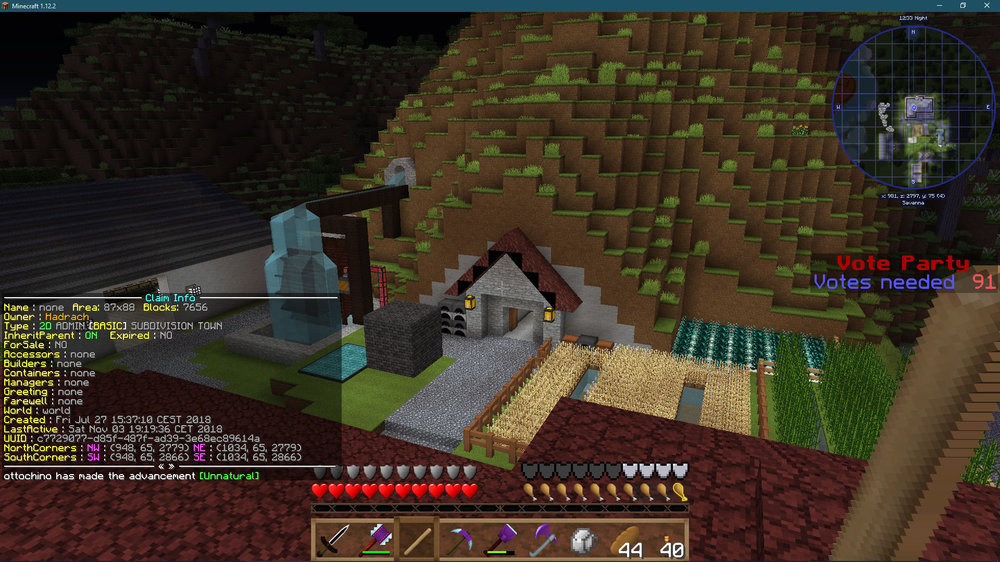This screenshot has width=1000, height=562.
Task: Click the circular minimap
Action: pyautogui.click(x=913, y=105)
